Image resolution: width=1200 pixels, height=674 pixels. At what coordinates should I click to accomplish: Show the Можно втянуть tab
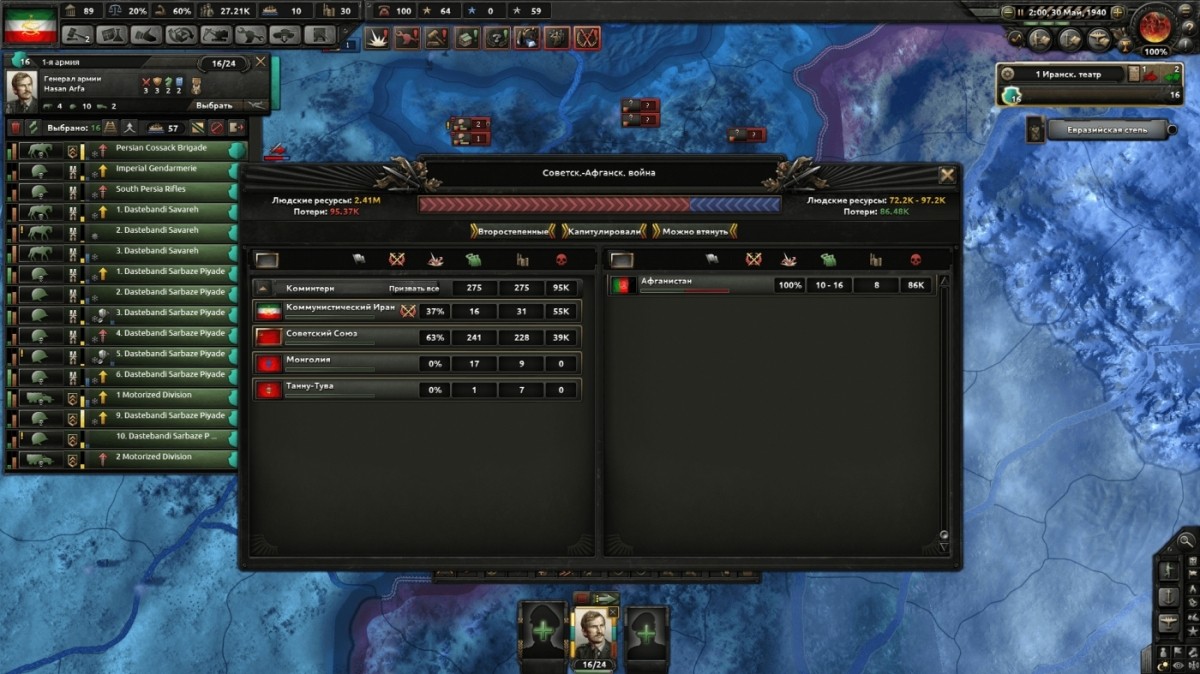tap(694, 231)
